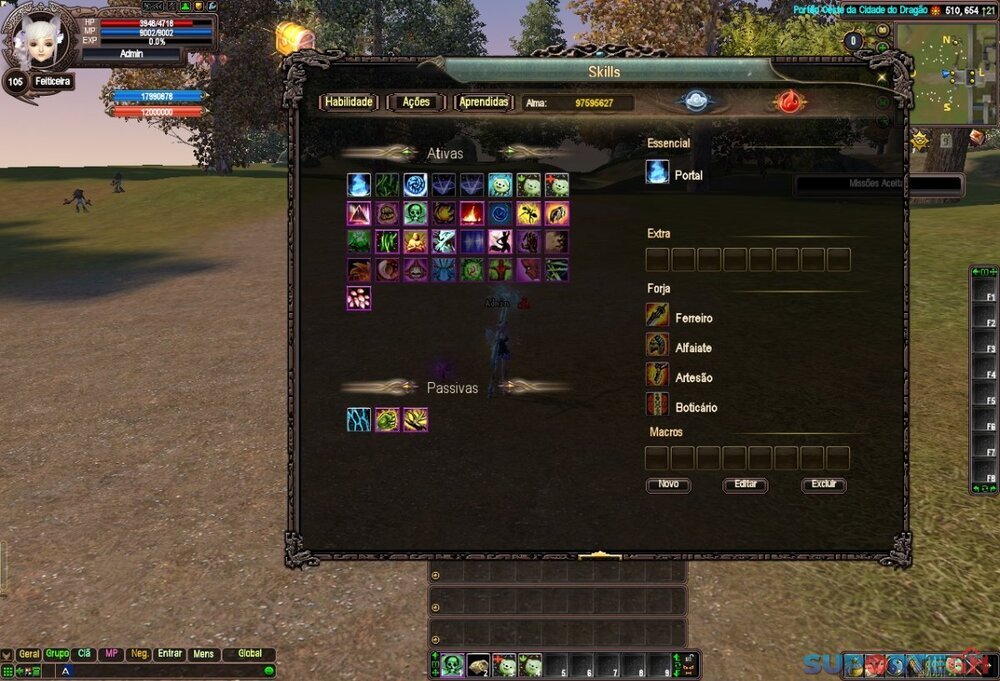Select the red flame skill-tree emblem
The width and height of the screenshot is (1000, 681).
coord(789,102)
